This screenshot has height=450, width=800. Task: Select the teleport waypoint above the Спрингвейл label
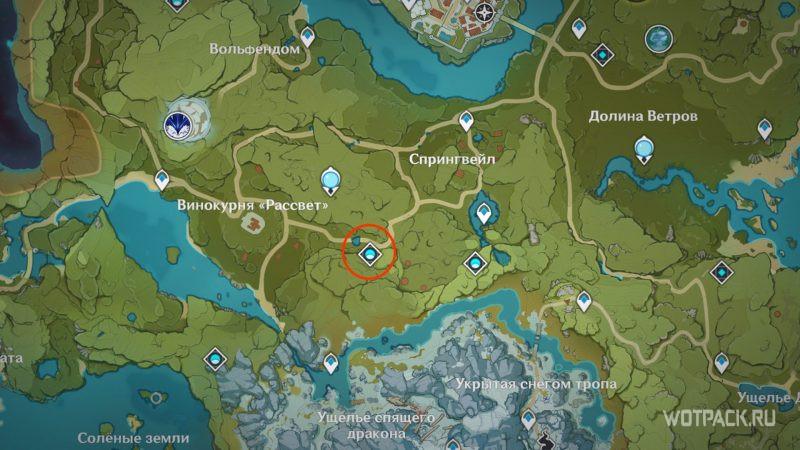pyautogui.click(x=466, y=122)
